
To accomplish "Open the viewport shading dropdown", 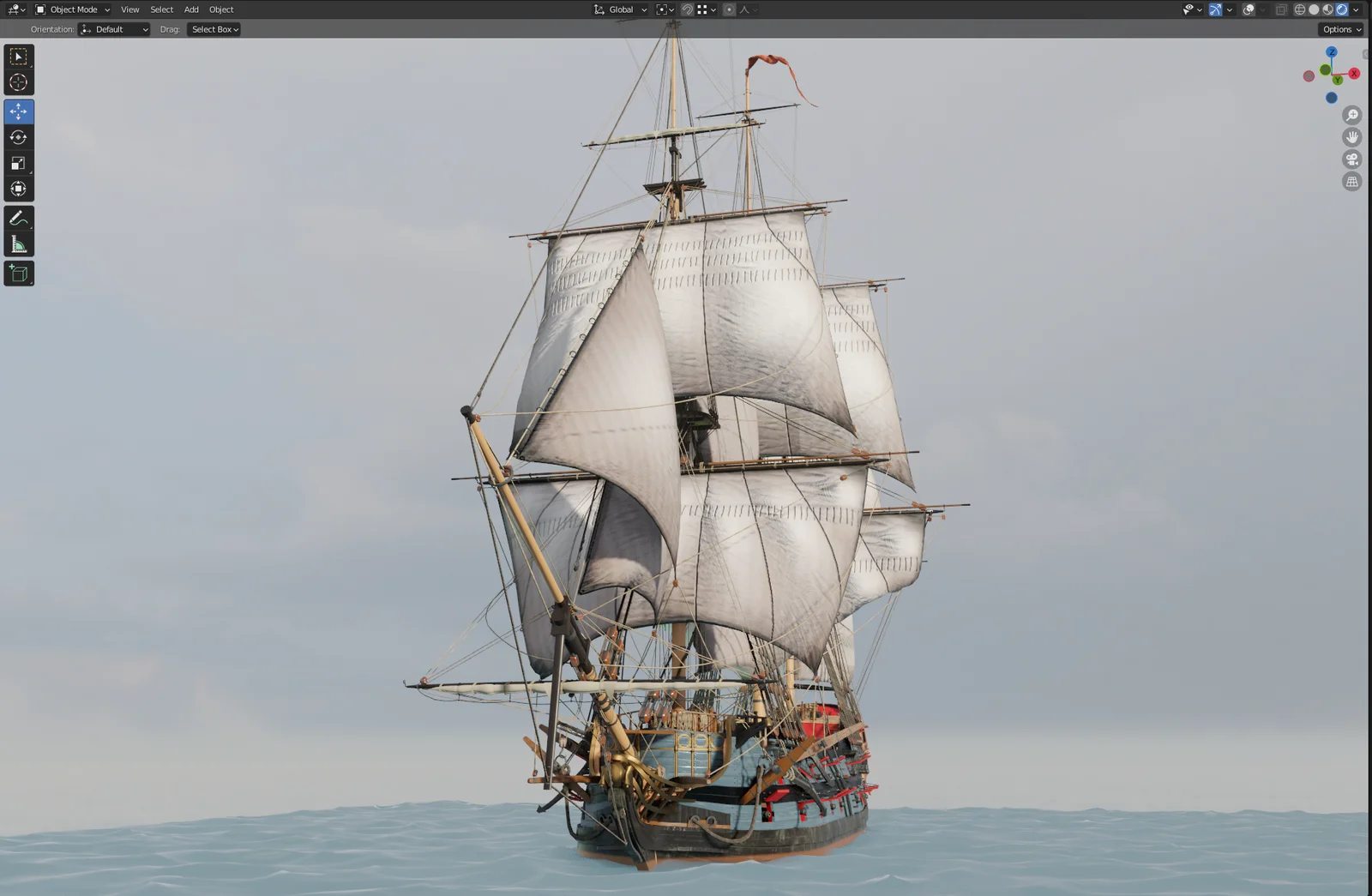I will pos(1356,9).
